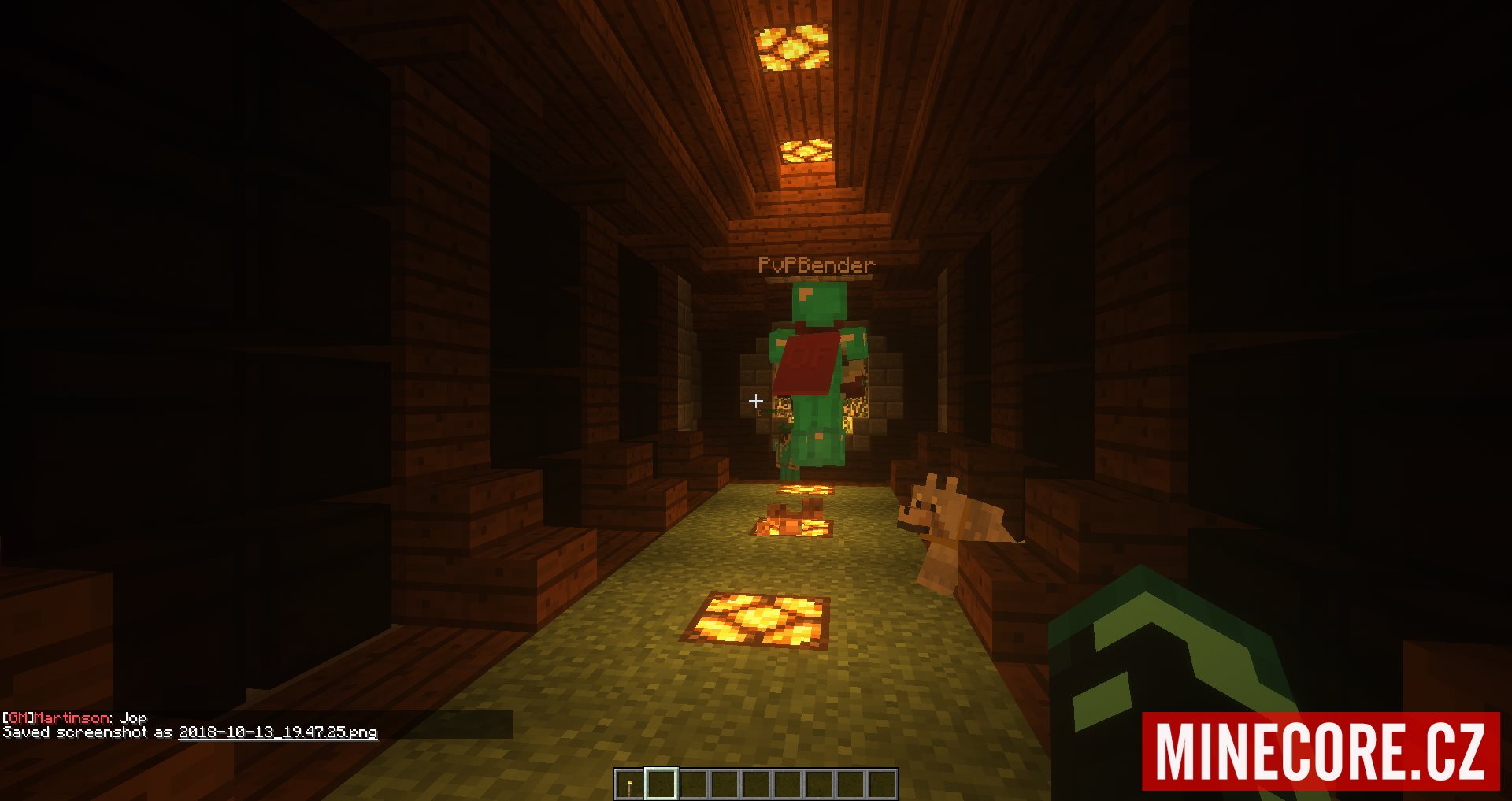Click the highlighted empty hotbar slot
Viewport: 1512px width, 801px height.
(661, 784)
